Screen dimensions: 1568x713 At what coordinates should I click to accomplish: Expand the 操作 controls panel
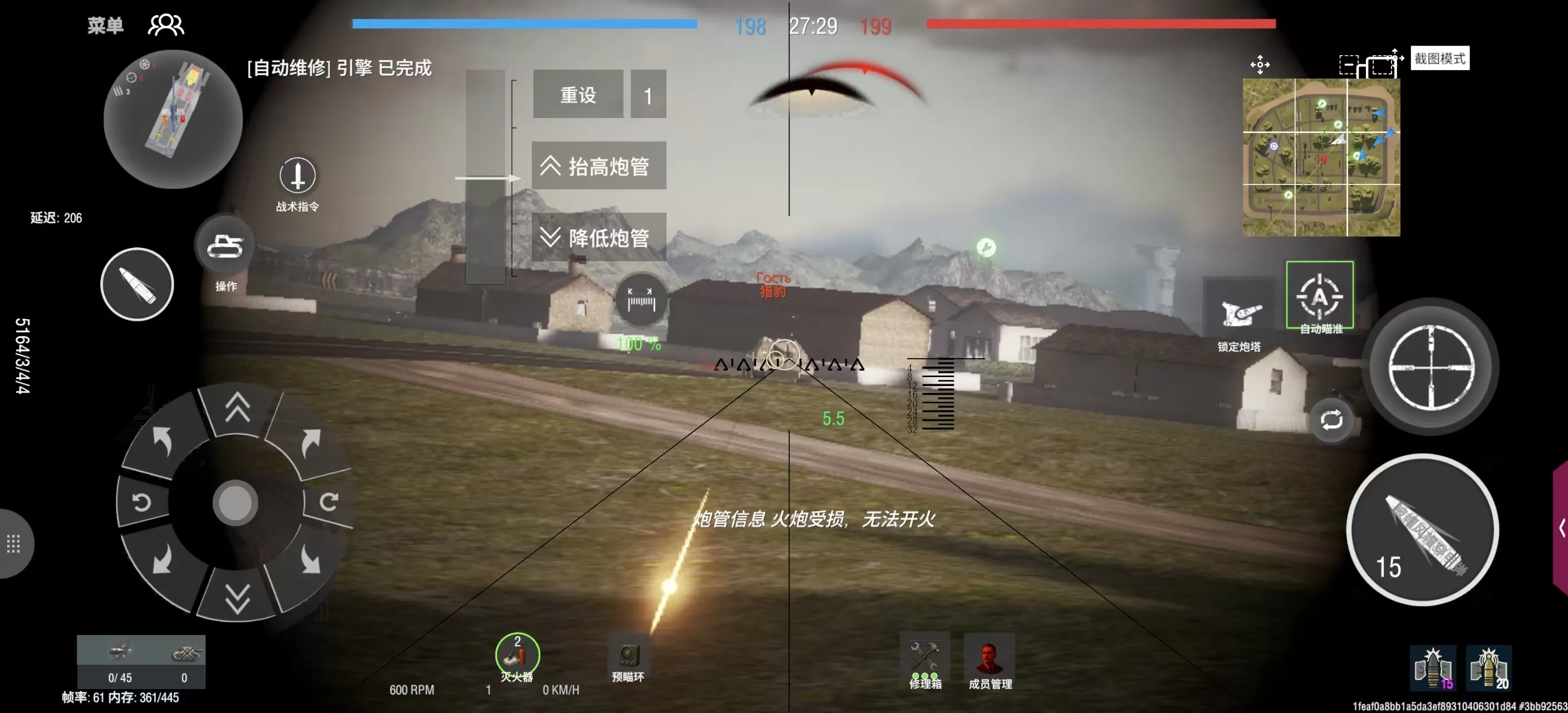(x=224, y=245)
